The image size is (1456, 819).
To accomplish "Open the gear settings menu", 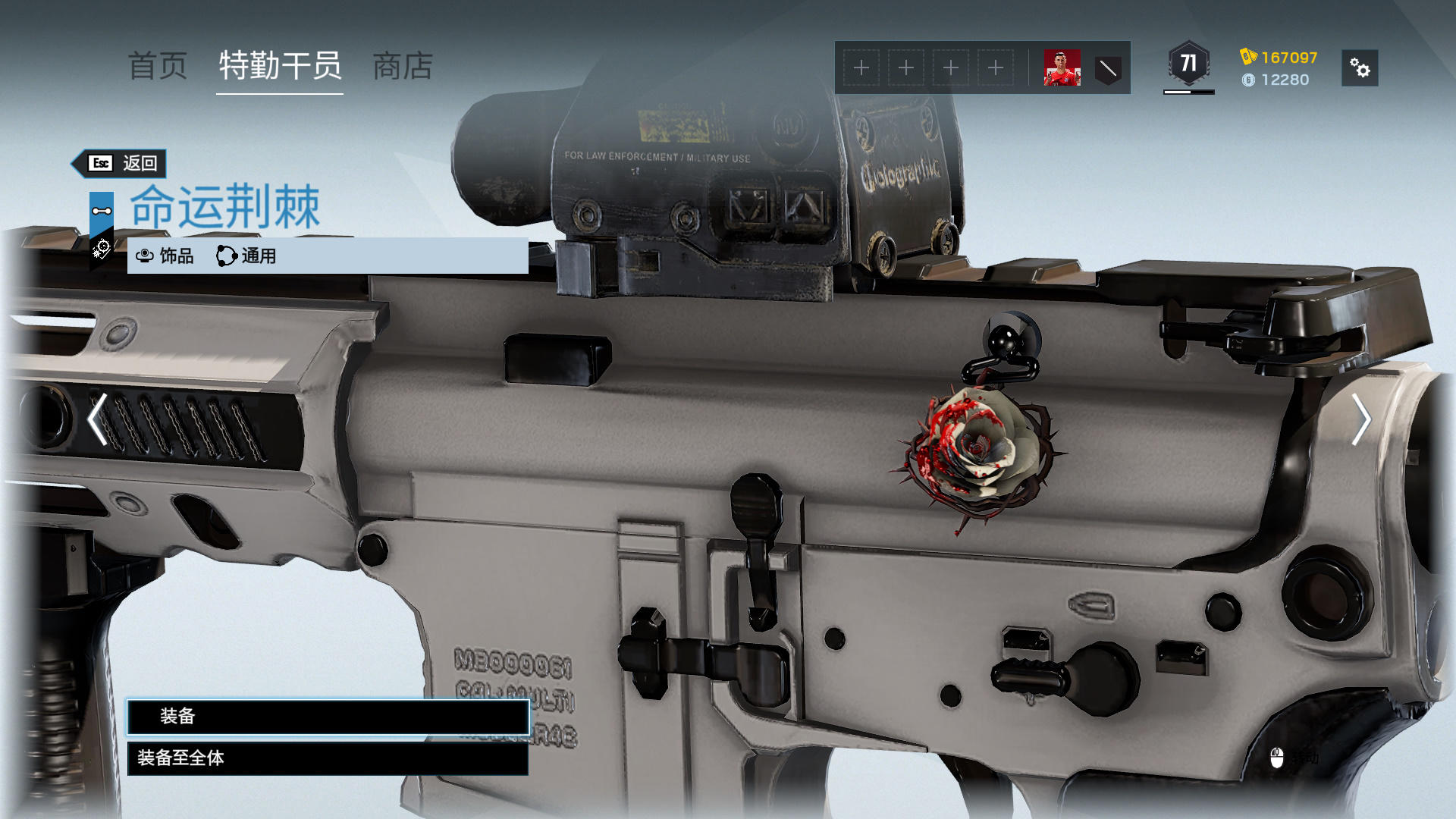I will 1360,68.
